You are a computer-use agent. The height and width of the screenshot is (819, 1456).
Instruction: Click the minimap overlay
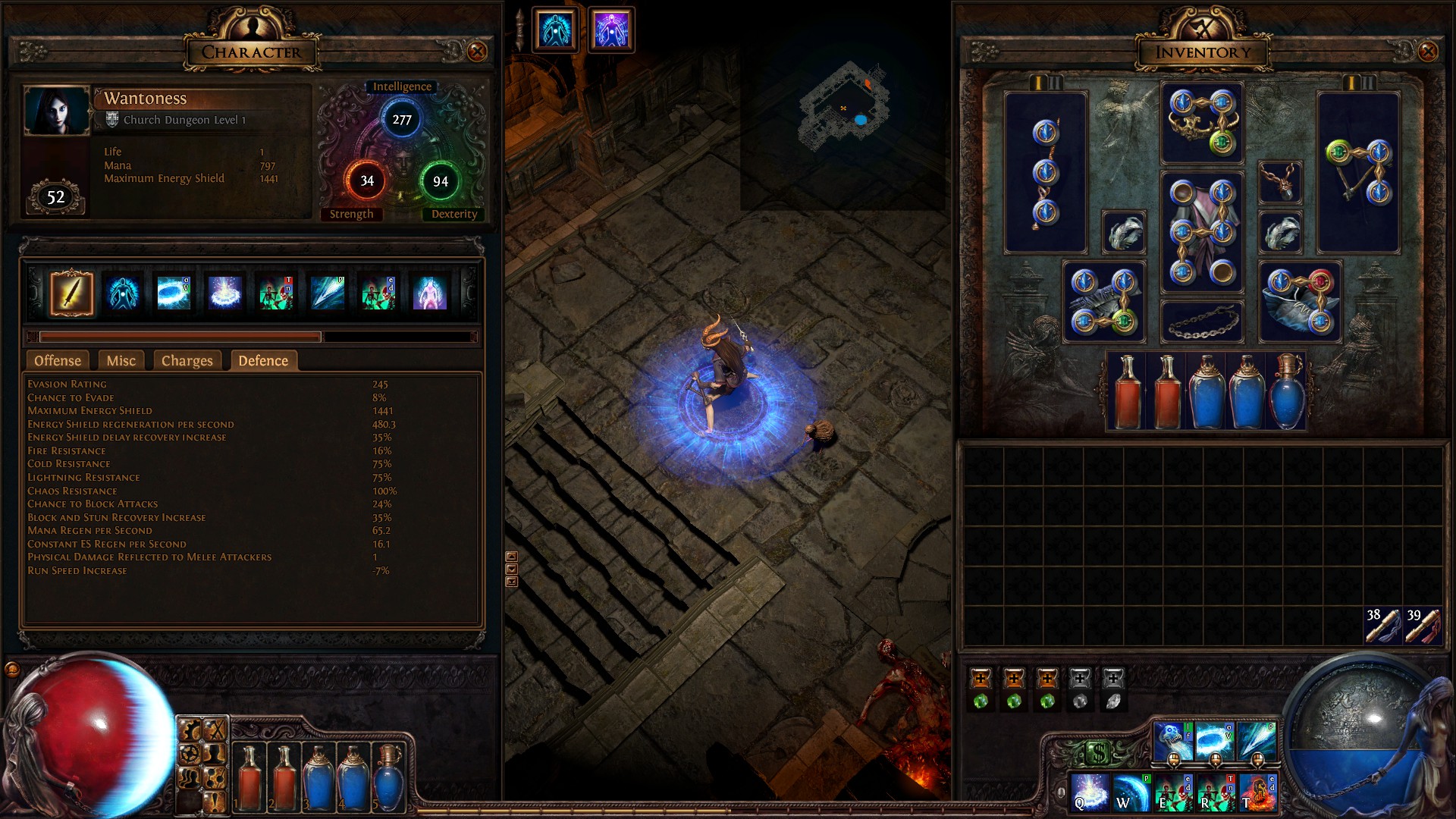[845, 108]
